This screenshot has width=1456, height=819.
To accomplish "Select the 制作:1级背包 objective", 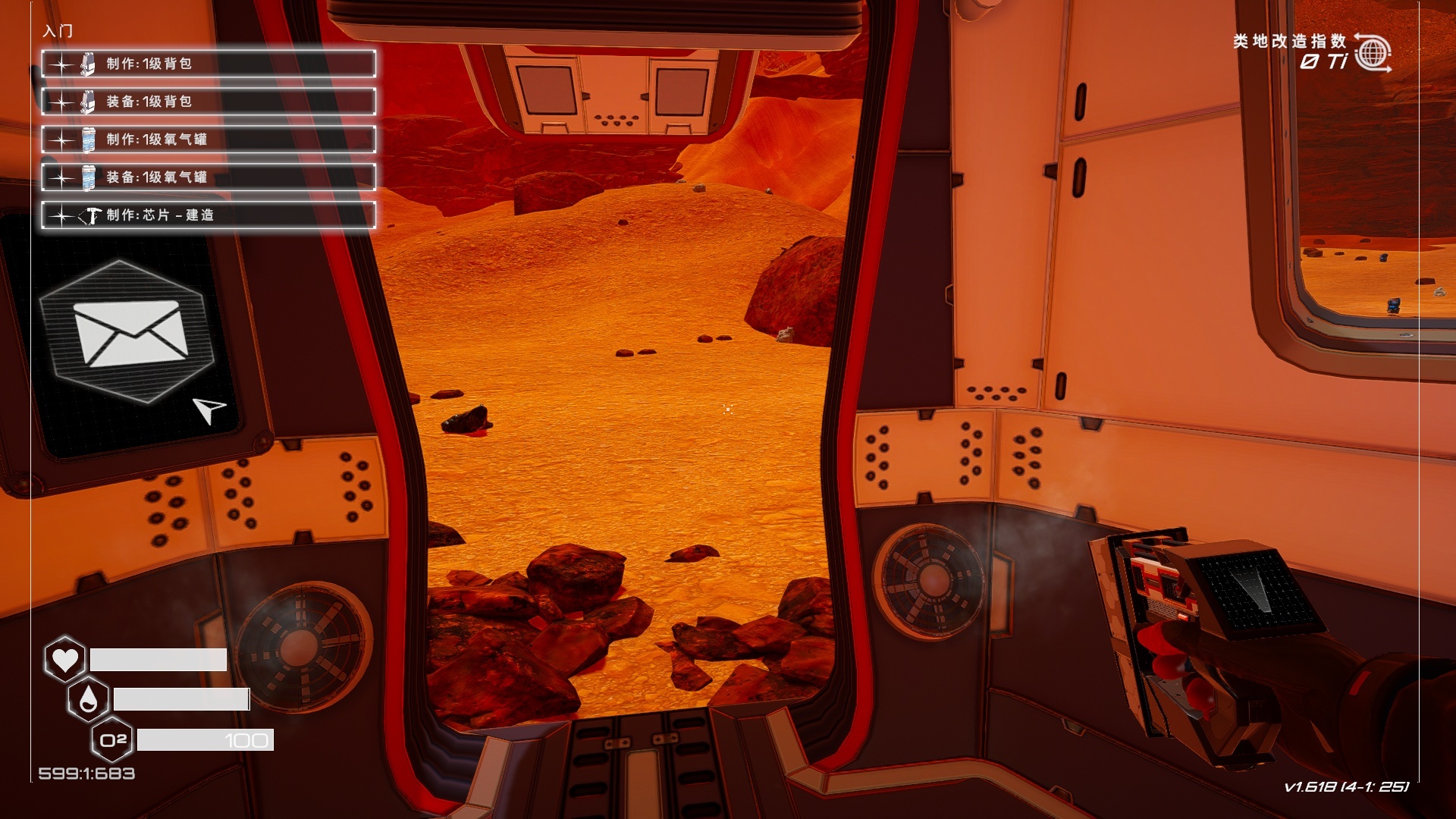I will pyautogui.click(x=209, y=64).
